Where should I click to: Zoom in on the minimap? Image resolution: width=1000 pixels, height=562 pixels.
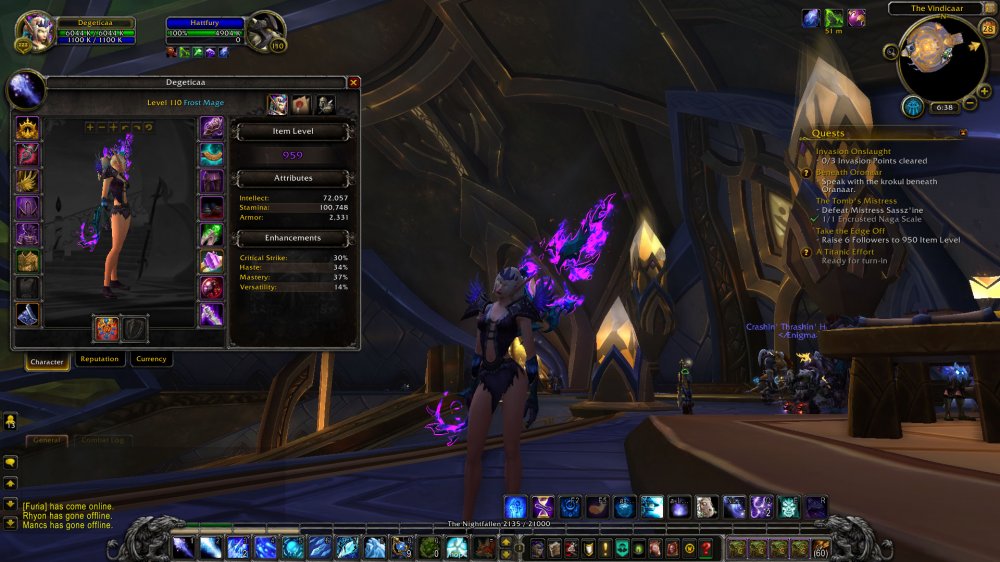point(985,91)
